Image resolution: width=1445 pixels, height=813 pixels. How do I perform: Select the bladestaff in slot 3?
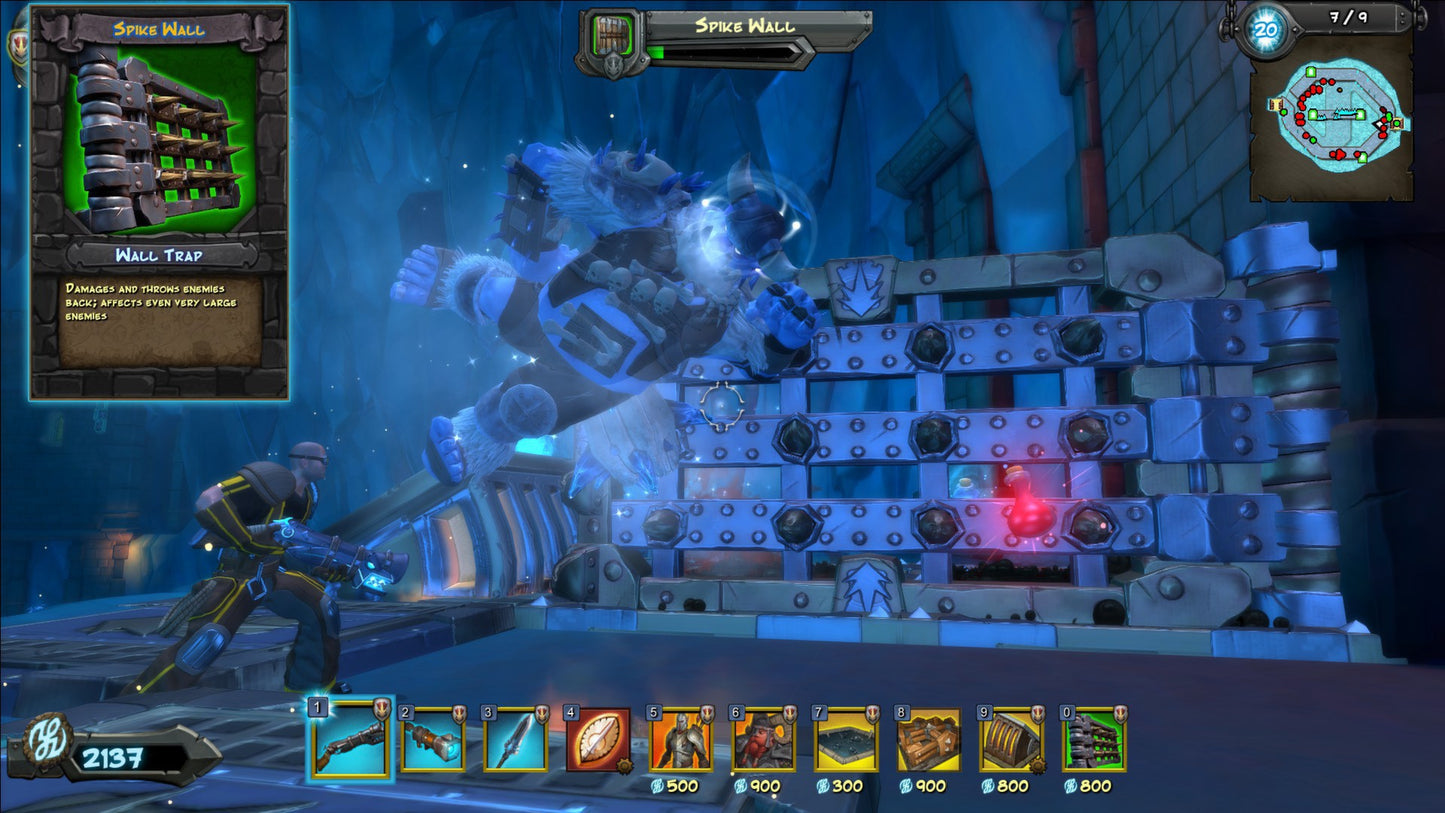pyautogui.click(x=516, y=742)
